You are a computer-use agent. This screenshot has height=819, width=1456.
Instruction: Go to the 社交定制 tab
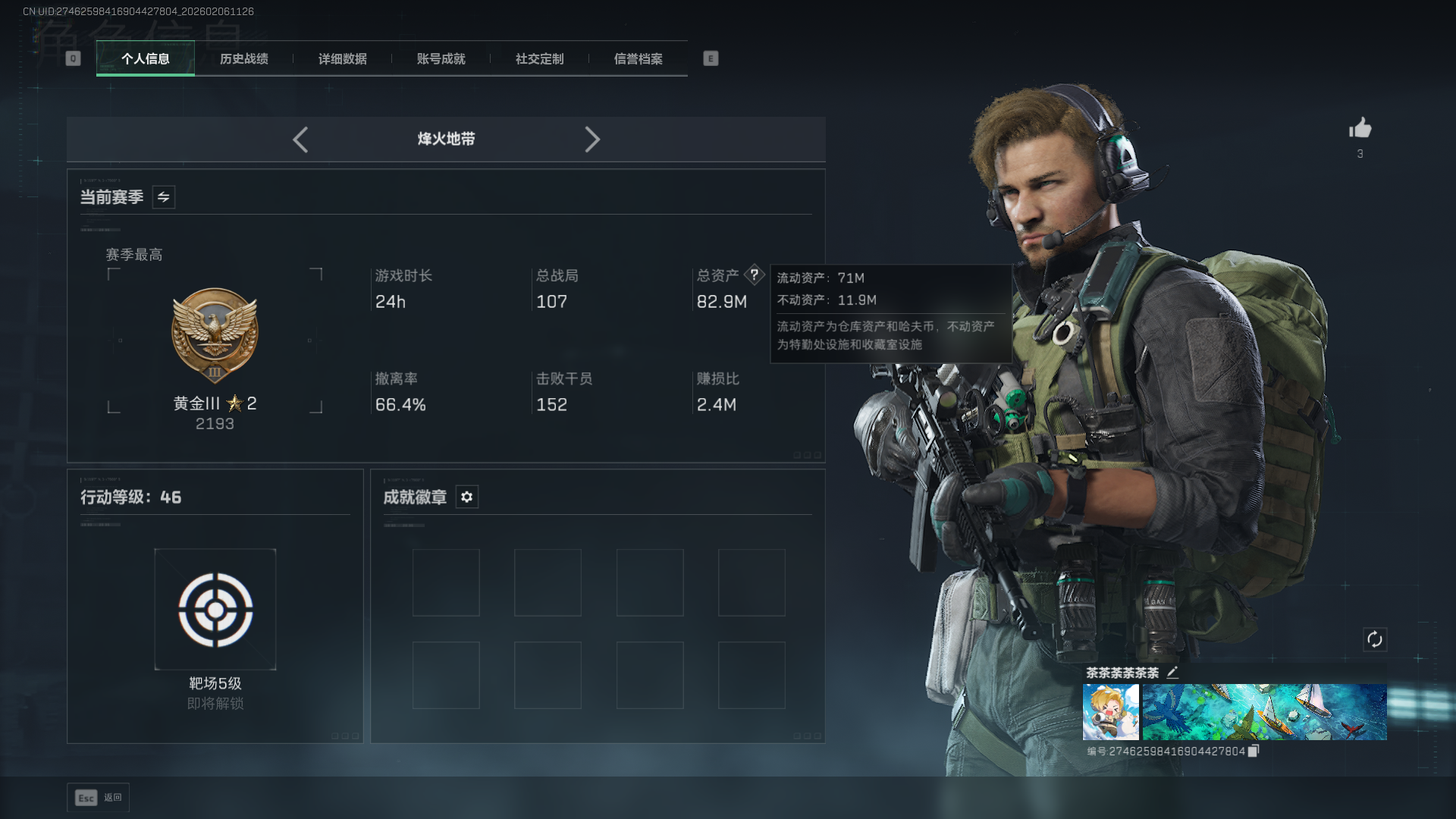(540, 59)
